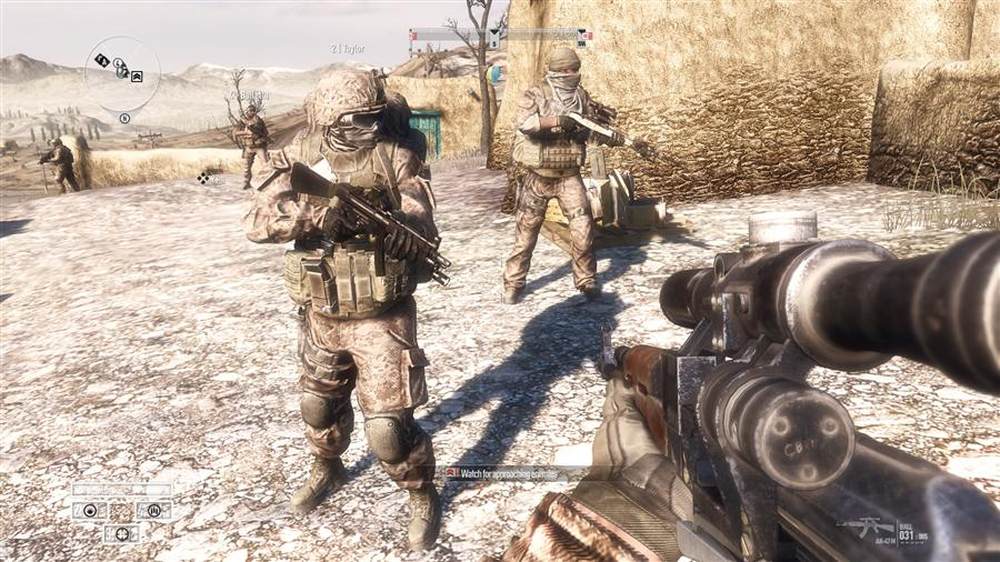Select the left squad command slot
Screen dimensions: 1000x562
(90, 510)
